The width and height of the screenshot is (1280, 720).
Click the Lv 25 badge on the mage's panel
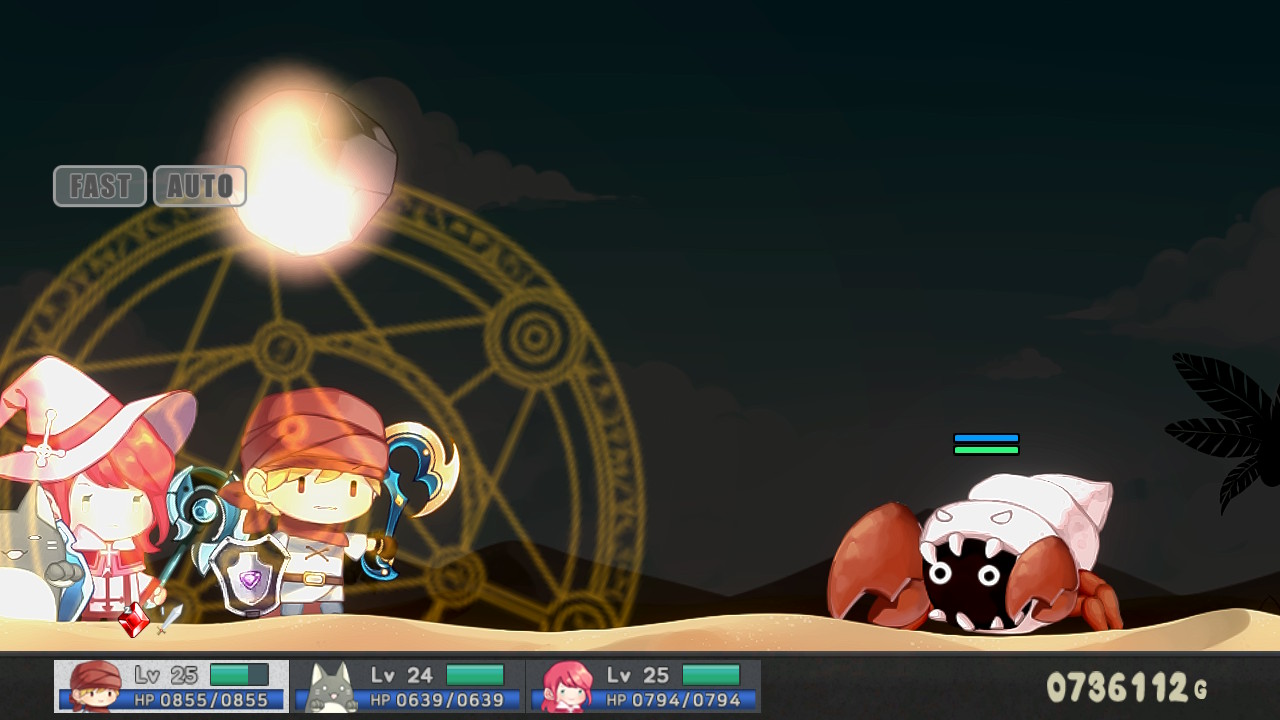click(634, 674)
